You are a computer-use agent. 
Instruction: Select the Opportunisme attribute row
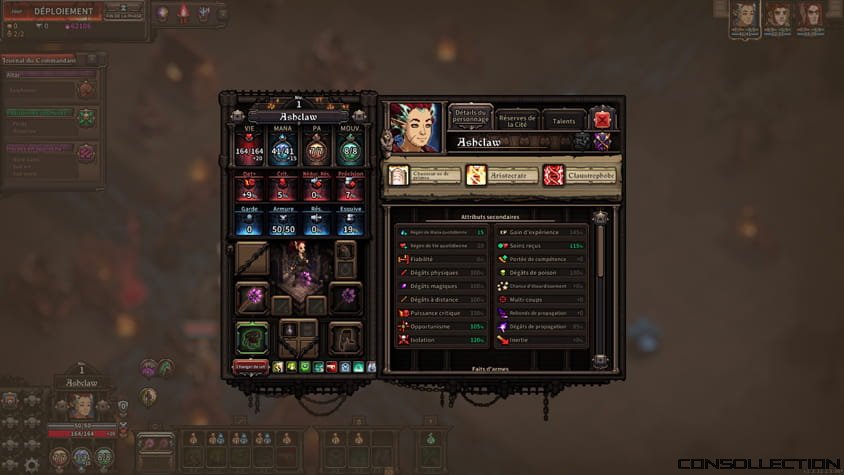(x=440, y=326)
